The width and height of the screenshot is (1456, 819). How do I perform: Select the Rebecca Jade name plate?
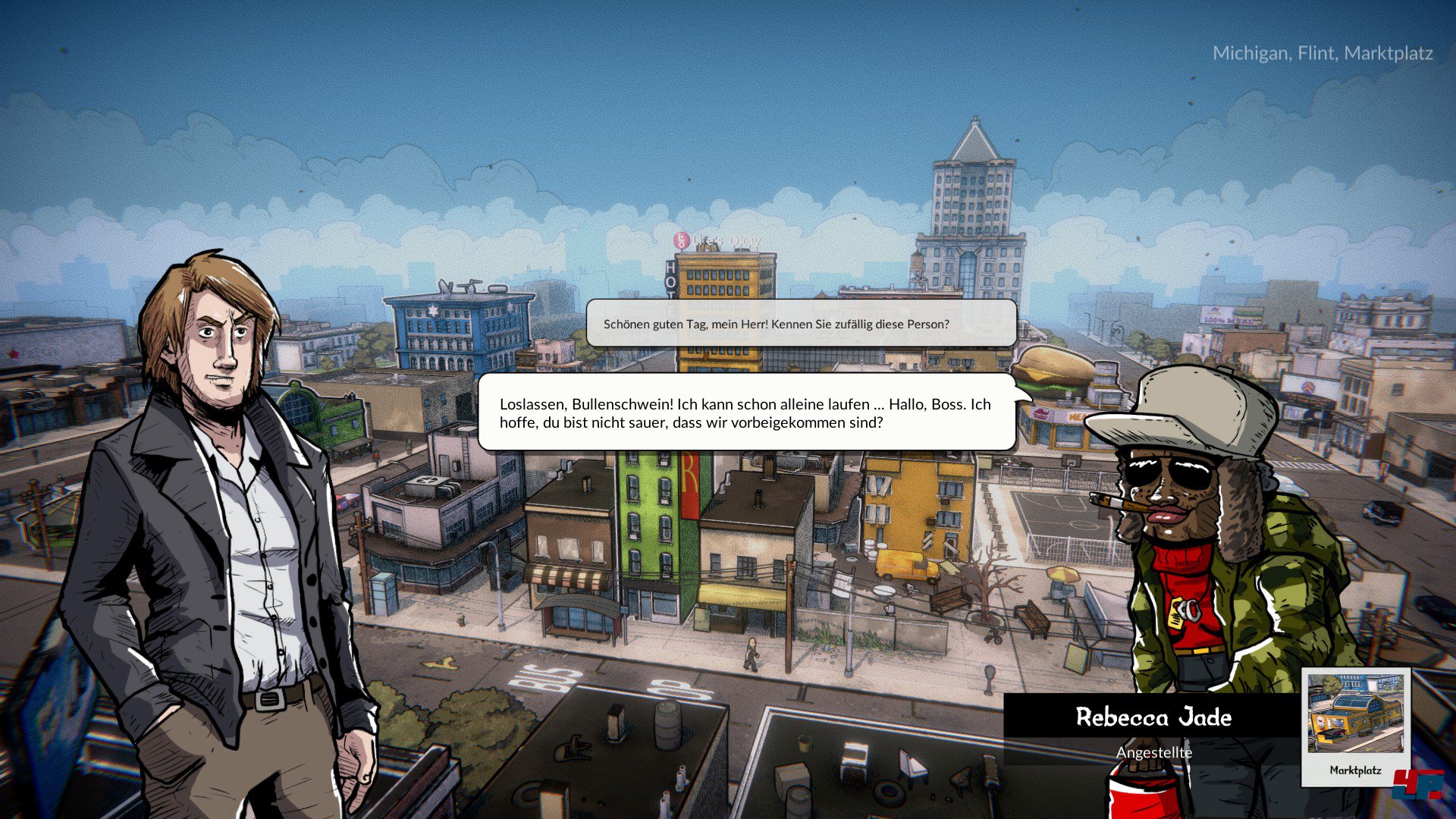pyautogui.click(x=1153, y=717)
